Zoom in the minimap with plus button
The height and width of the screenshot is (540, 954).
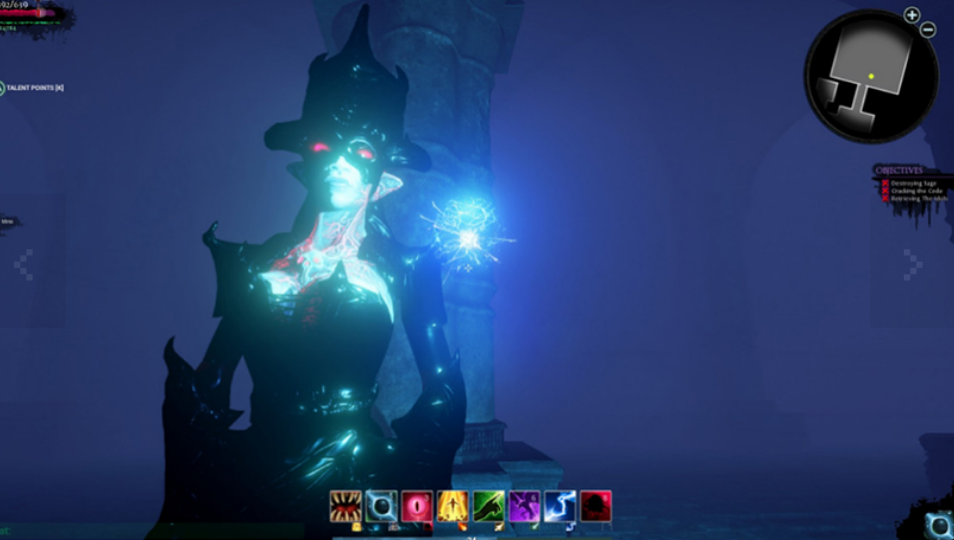point(911,15)
